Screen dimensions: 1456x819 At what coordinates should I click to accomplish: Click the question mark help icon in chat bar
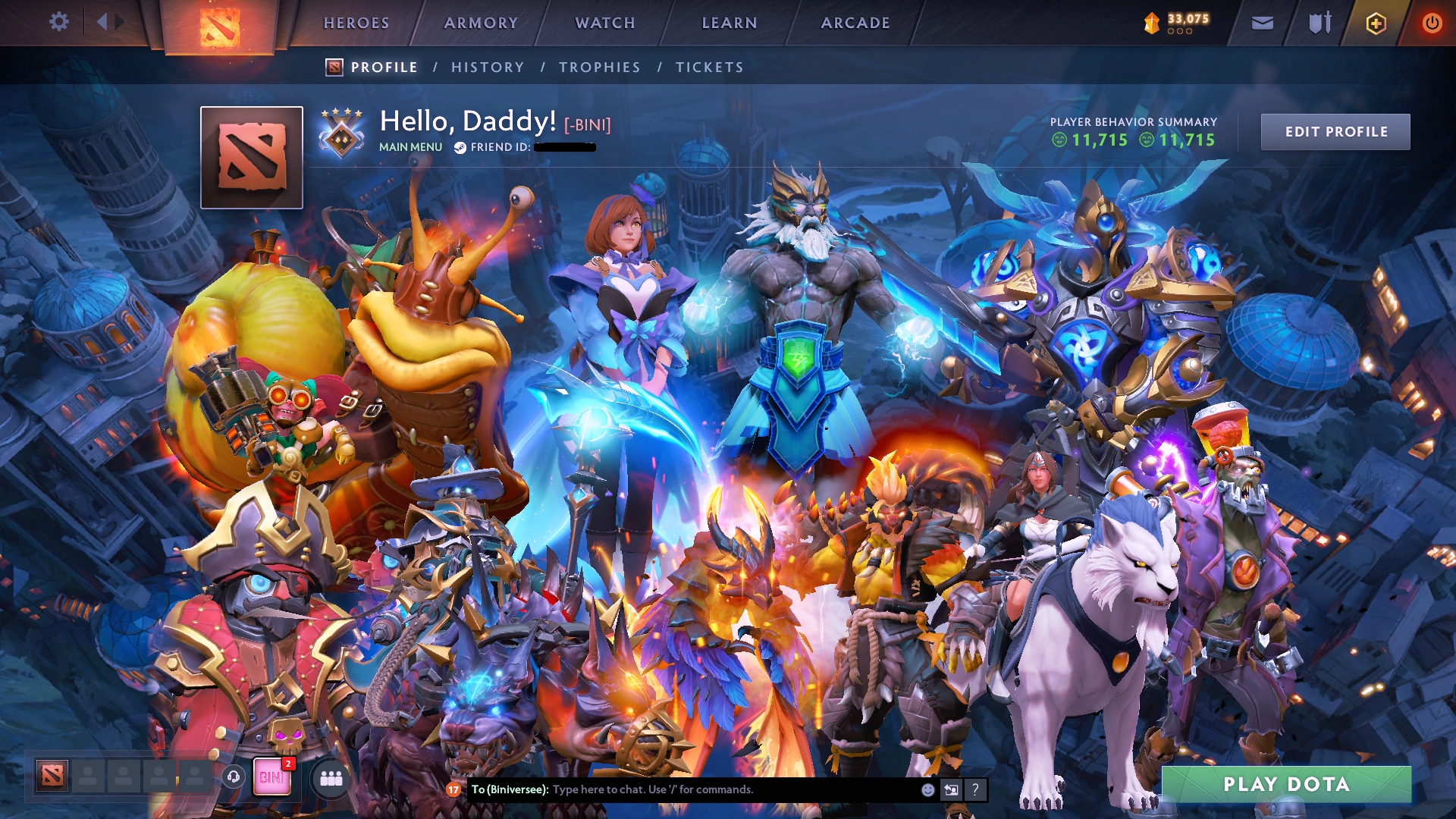[975, 789]
